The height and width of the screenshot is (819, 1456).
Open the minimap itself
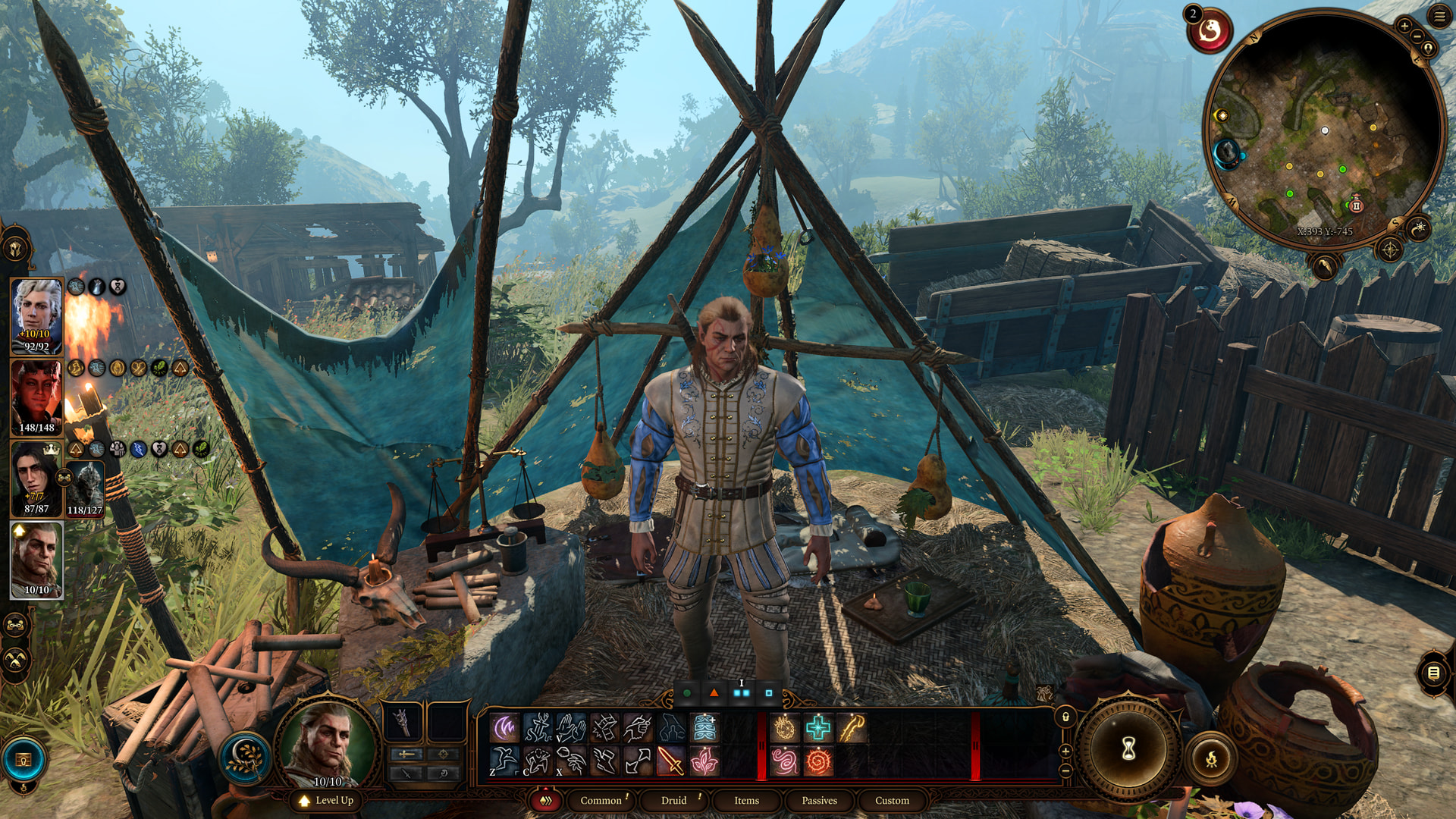point(1324,129)
